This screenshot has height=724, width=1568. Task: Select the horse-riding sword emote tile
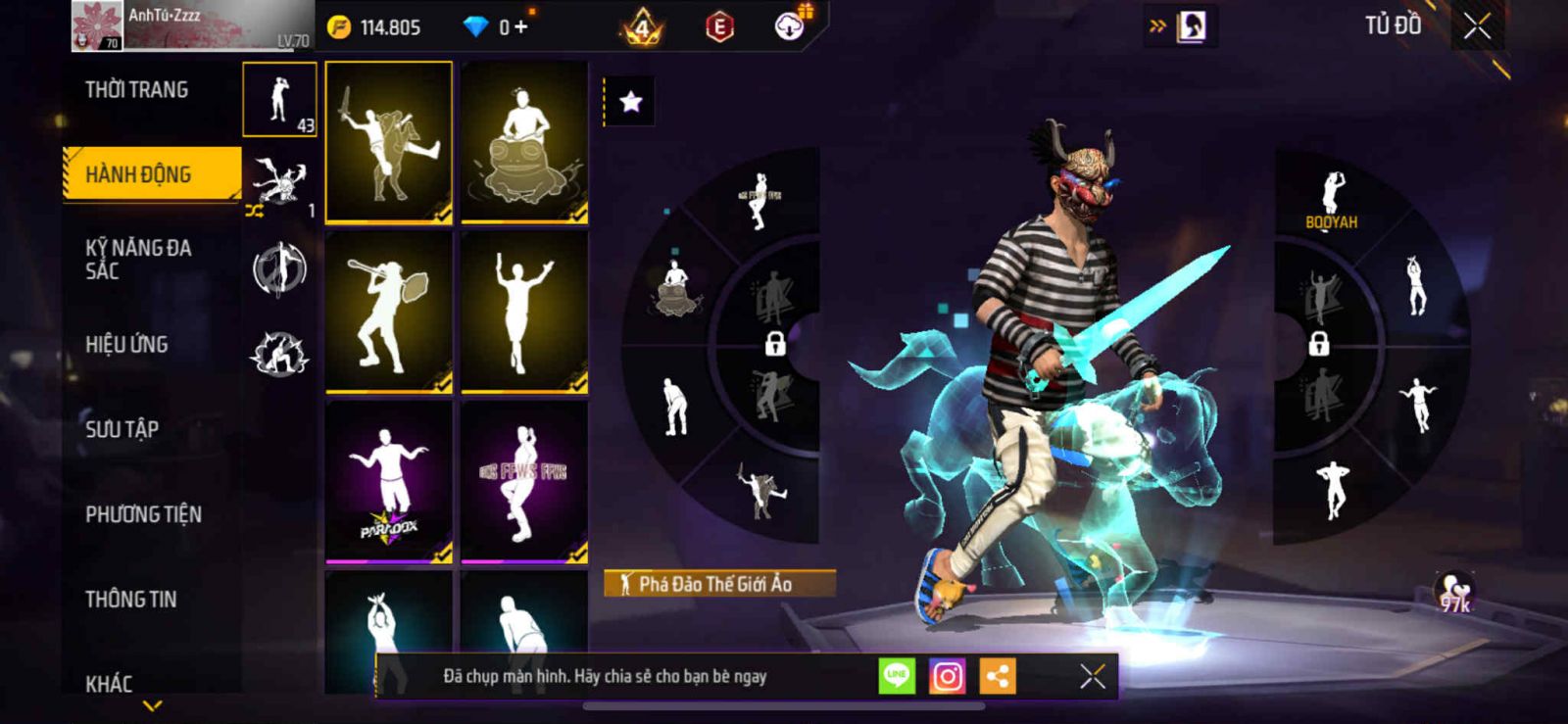pyautogui.click(x=389, y=142)
